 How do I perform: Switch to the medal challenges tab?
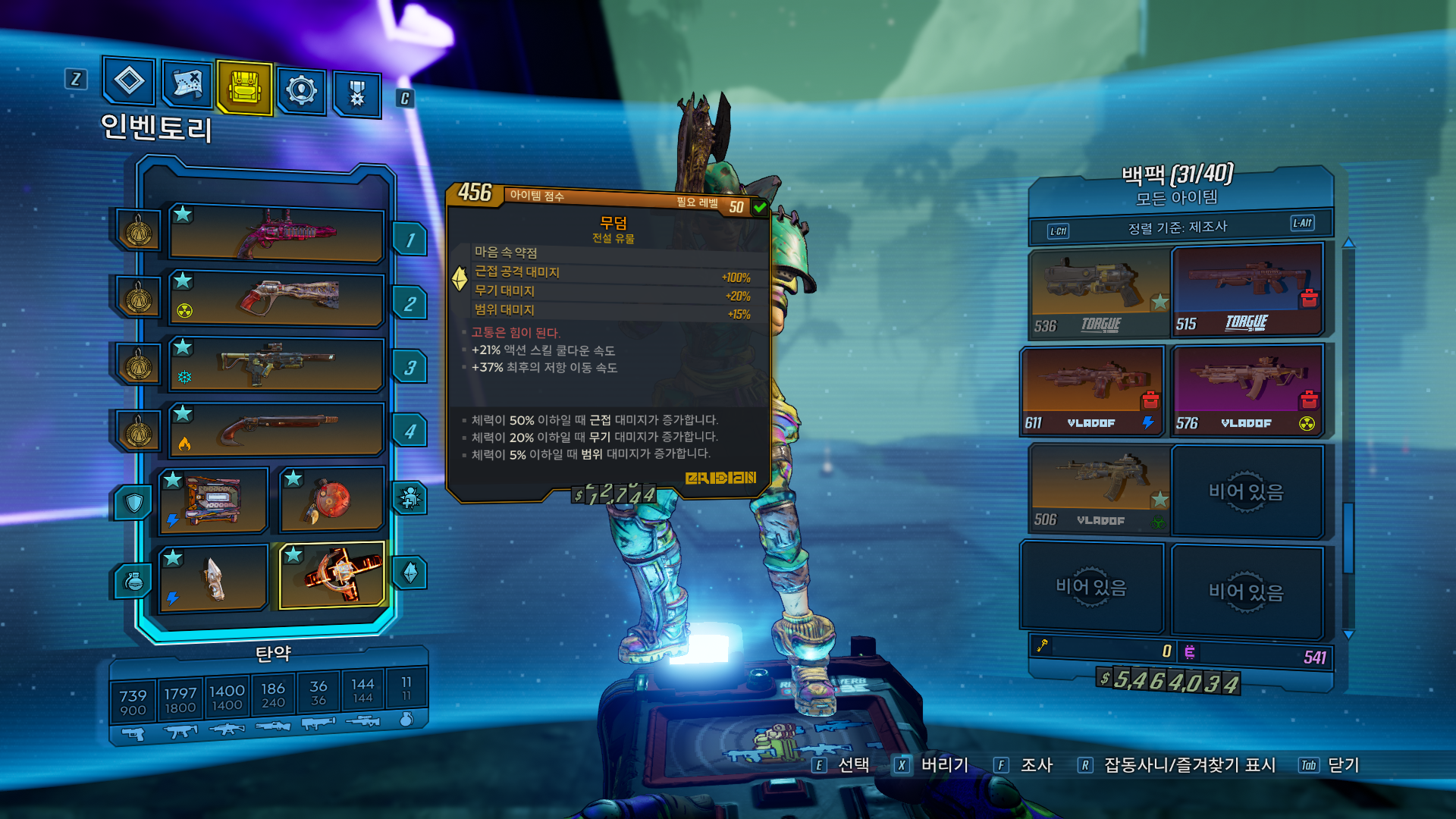(x=356, y=95)
